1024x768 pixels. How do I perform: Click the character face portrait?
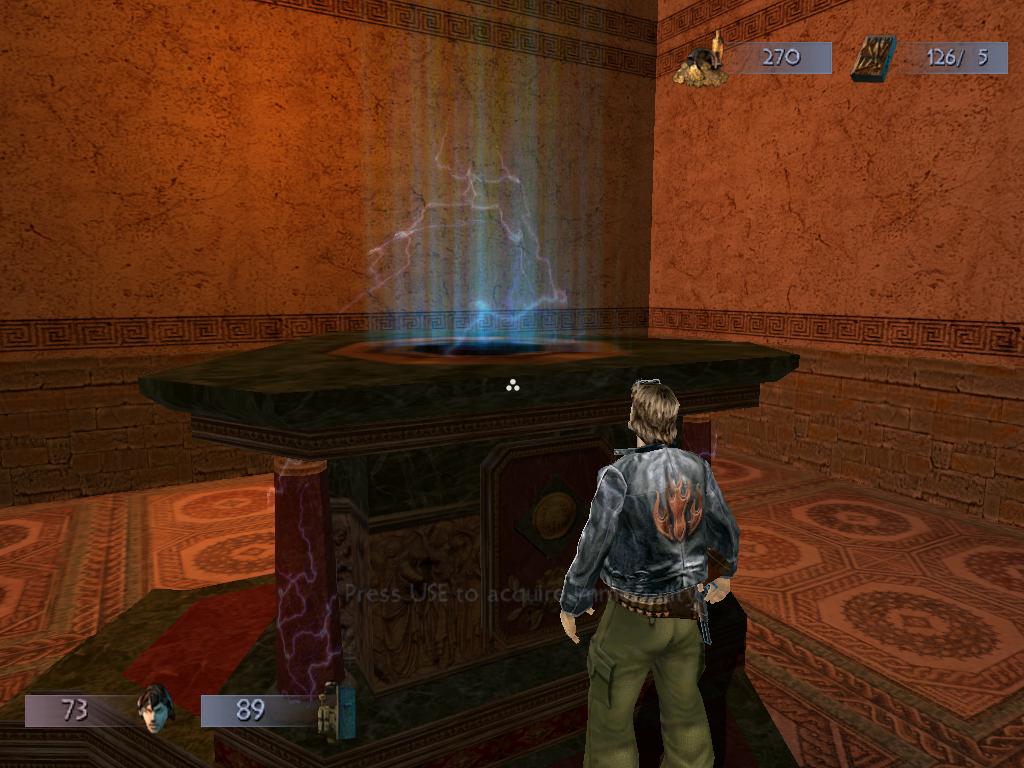coord(155,708)
